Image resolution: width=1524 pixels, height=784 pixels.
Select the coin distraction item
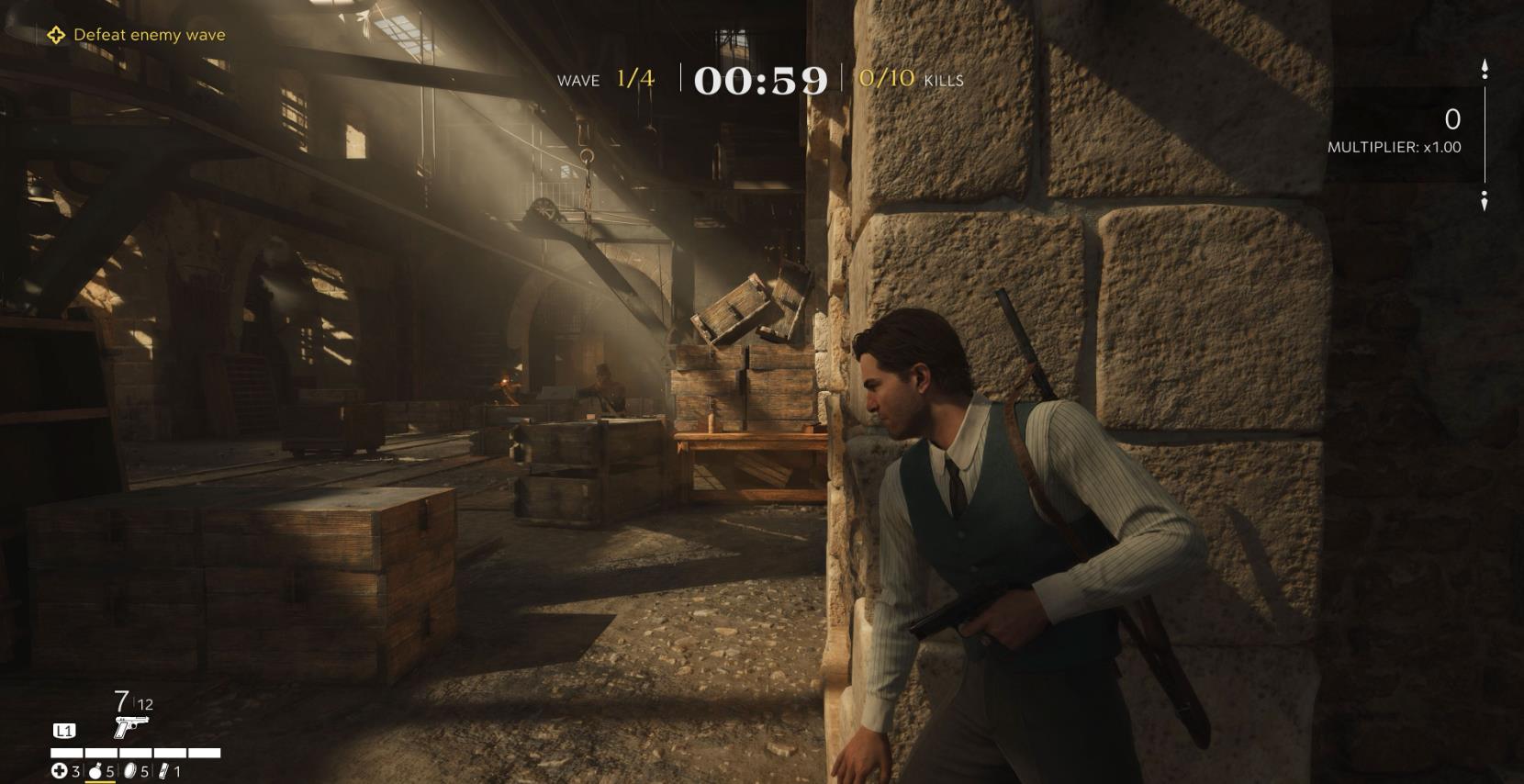pos(129,771)
